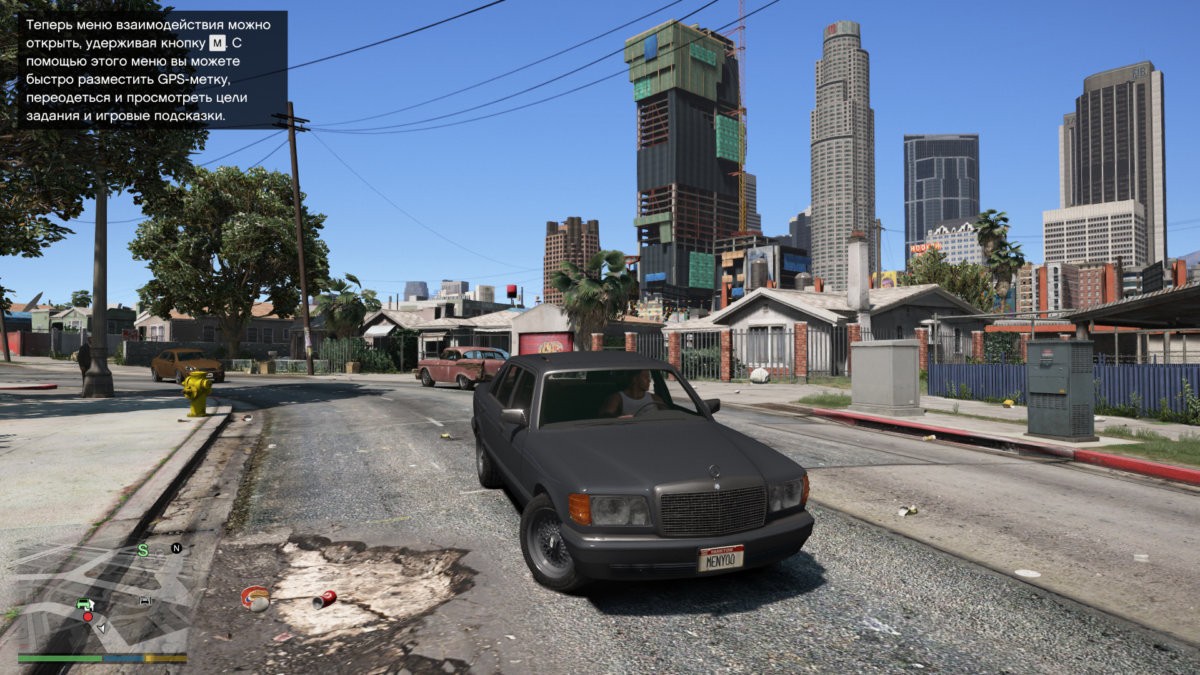Click the green S marker on the minimap
This screenshot has width=1200, height=675.
[143, 550]
